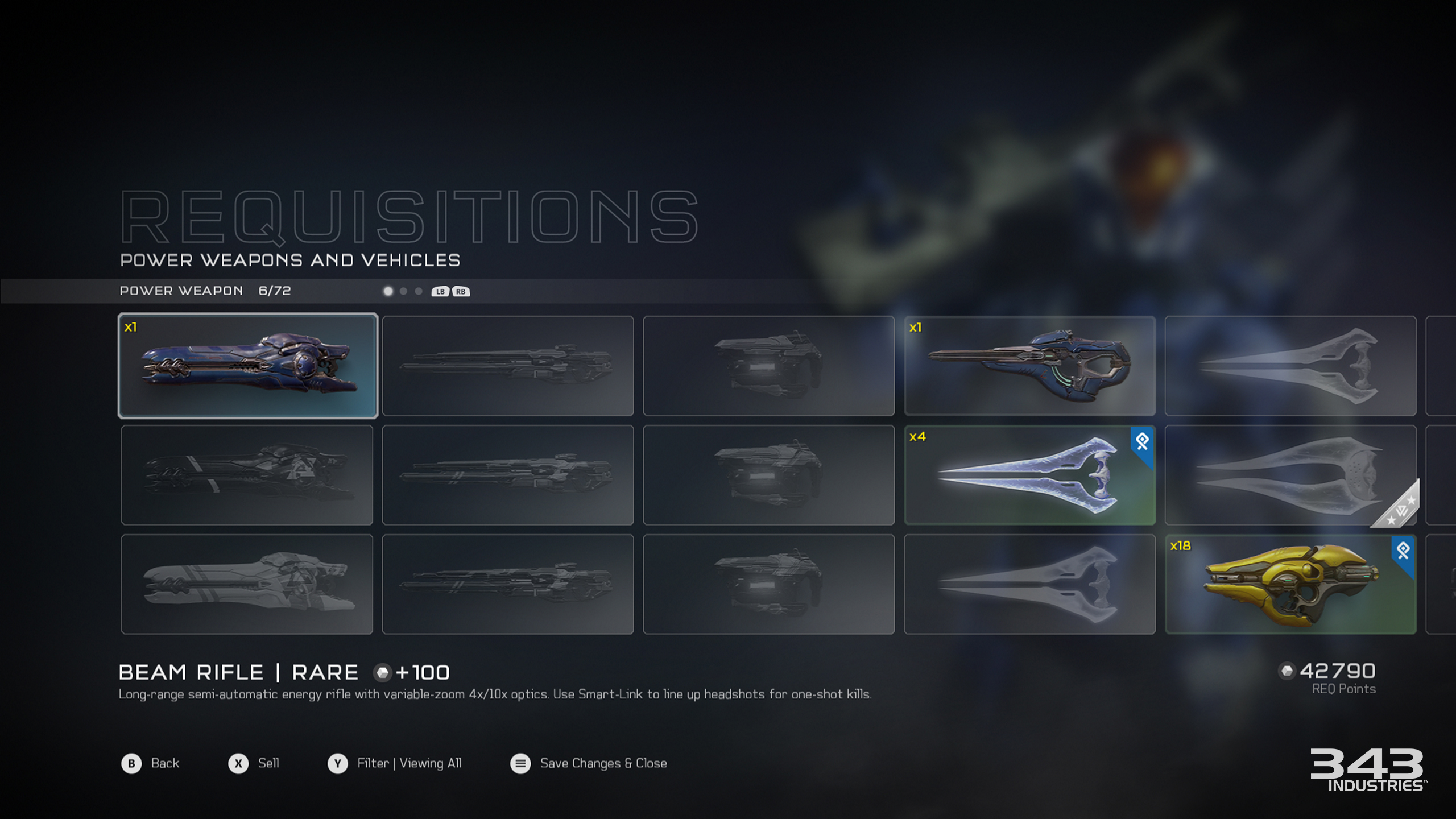Select the locked white-striped Beam Rifle card

(247, 584)
